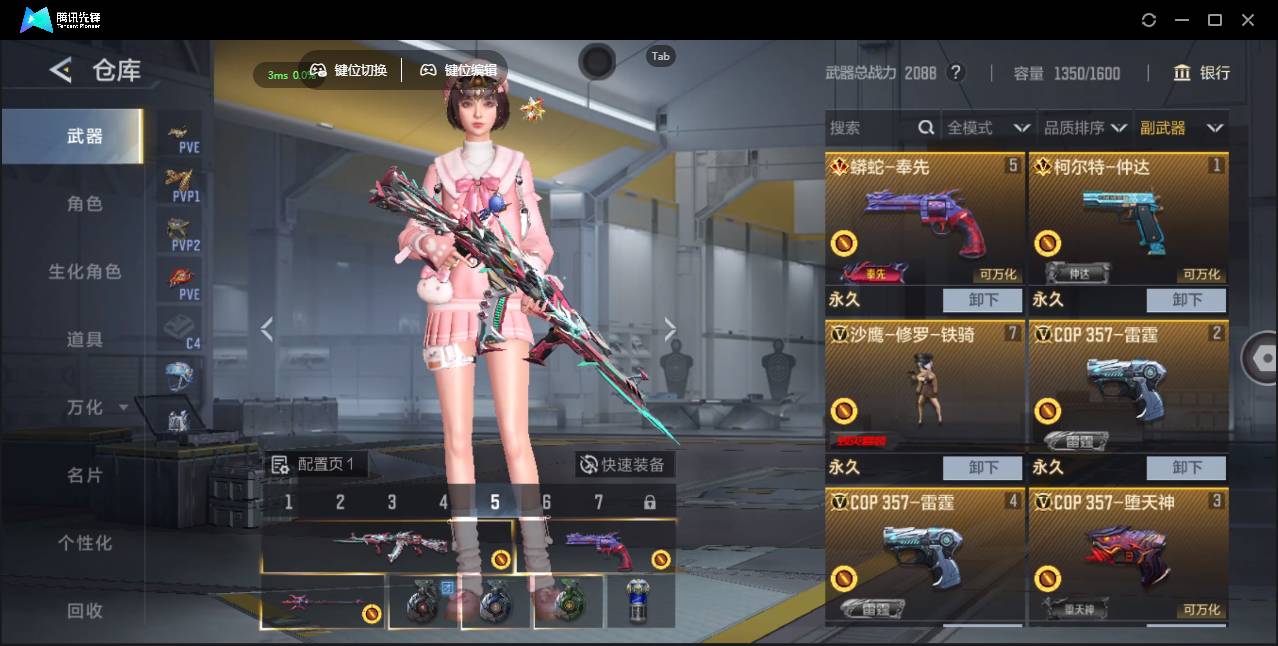Image resolution: width=1278 pixels, height=646 pixels.
Task: Open the 生化角色 category
Action: [85, 272]
